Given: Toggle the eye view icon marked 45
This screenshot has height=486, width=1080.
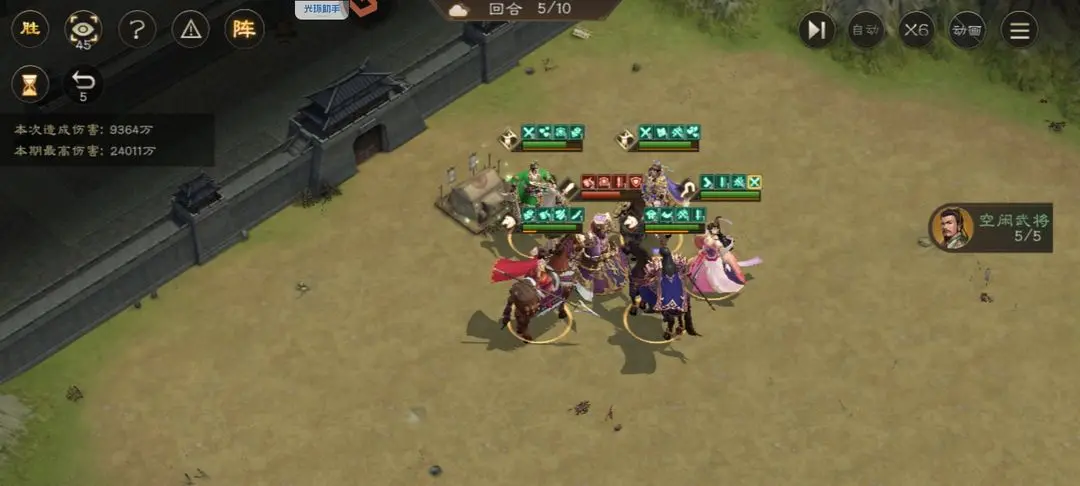Looking at the screenshot, I should [83, 30].
